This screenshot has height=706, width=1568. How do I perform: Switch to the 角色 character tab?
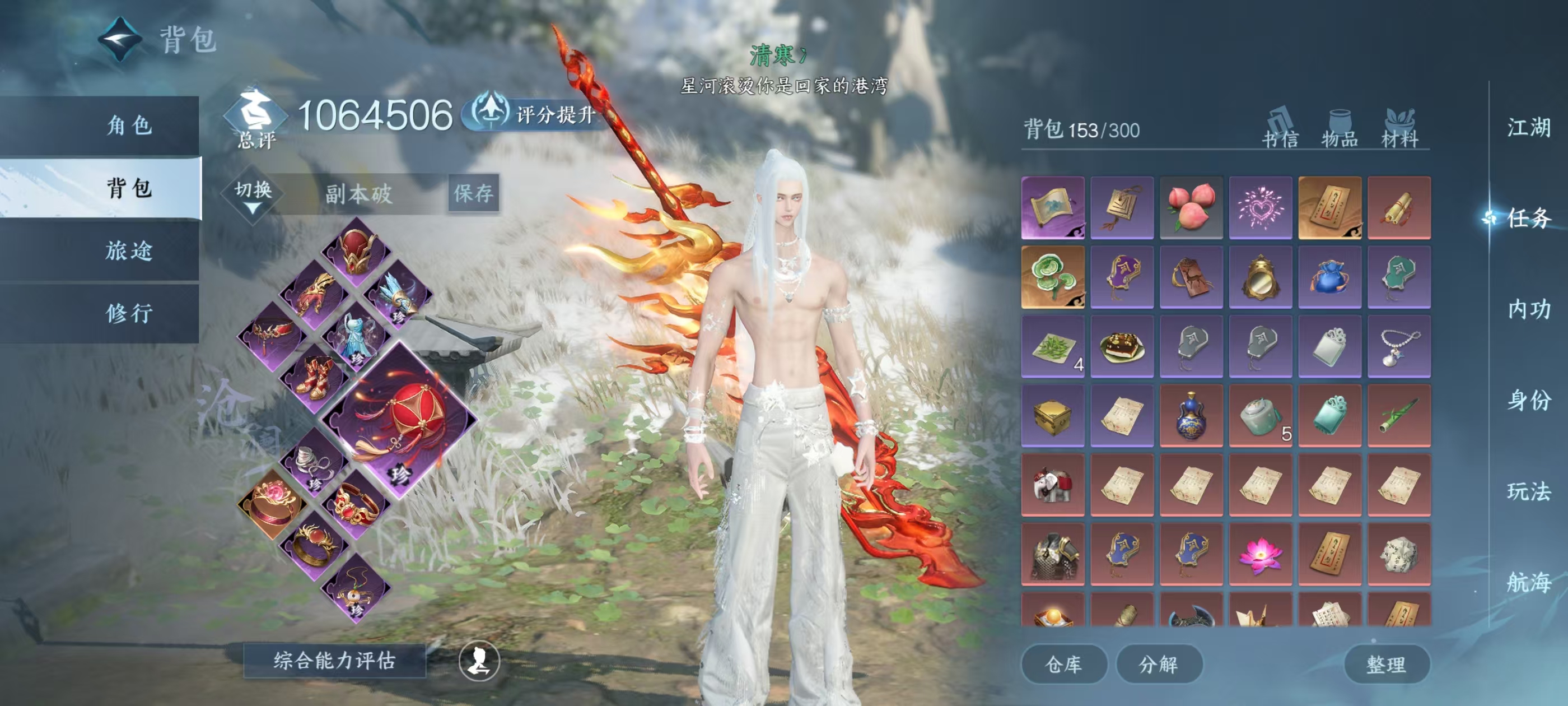tap(129, 126)
